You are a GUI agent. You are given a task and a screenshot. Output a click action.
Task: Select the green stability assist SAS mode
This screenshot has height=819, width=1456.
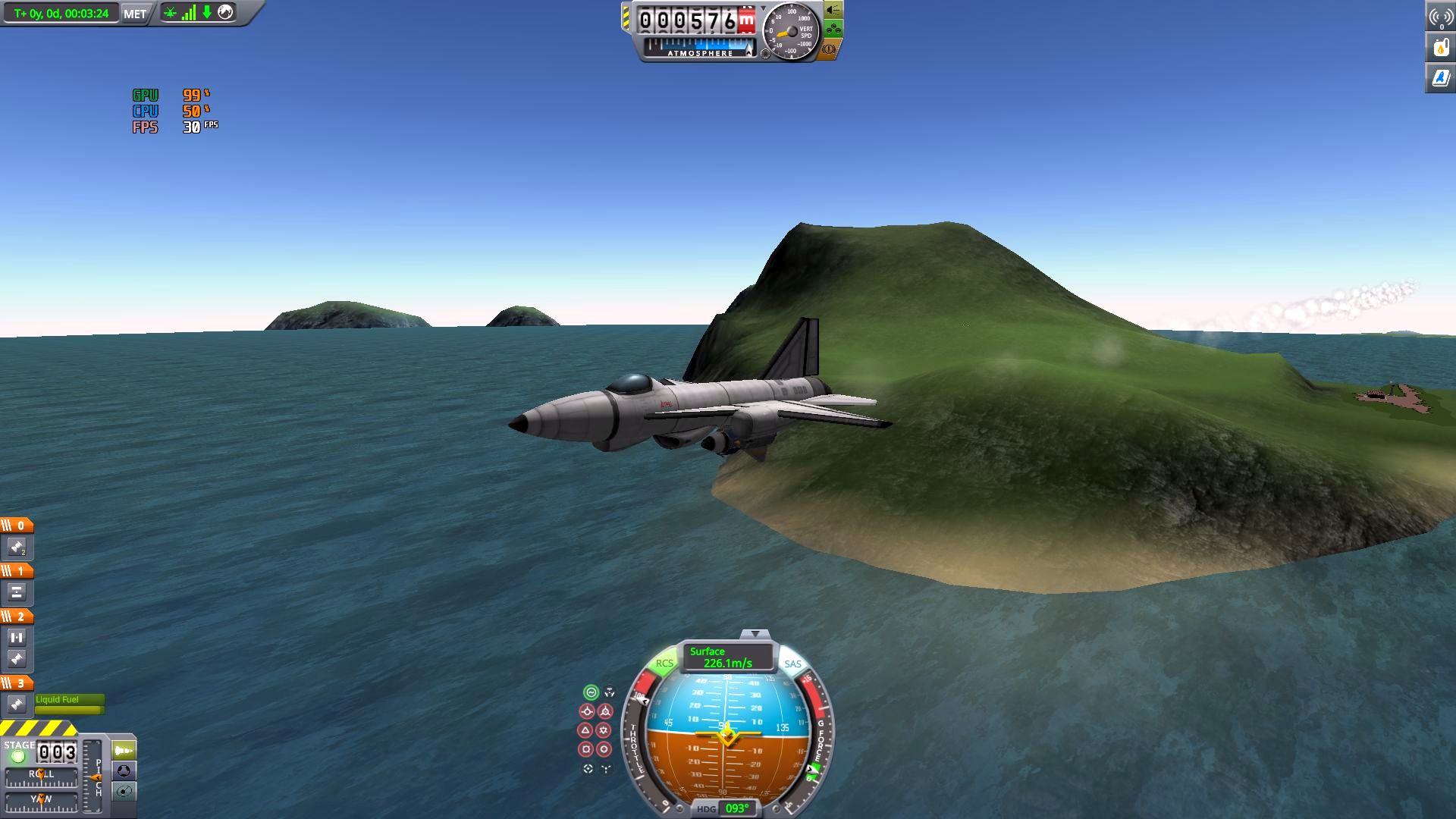pos(591,692)
